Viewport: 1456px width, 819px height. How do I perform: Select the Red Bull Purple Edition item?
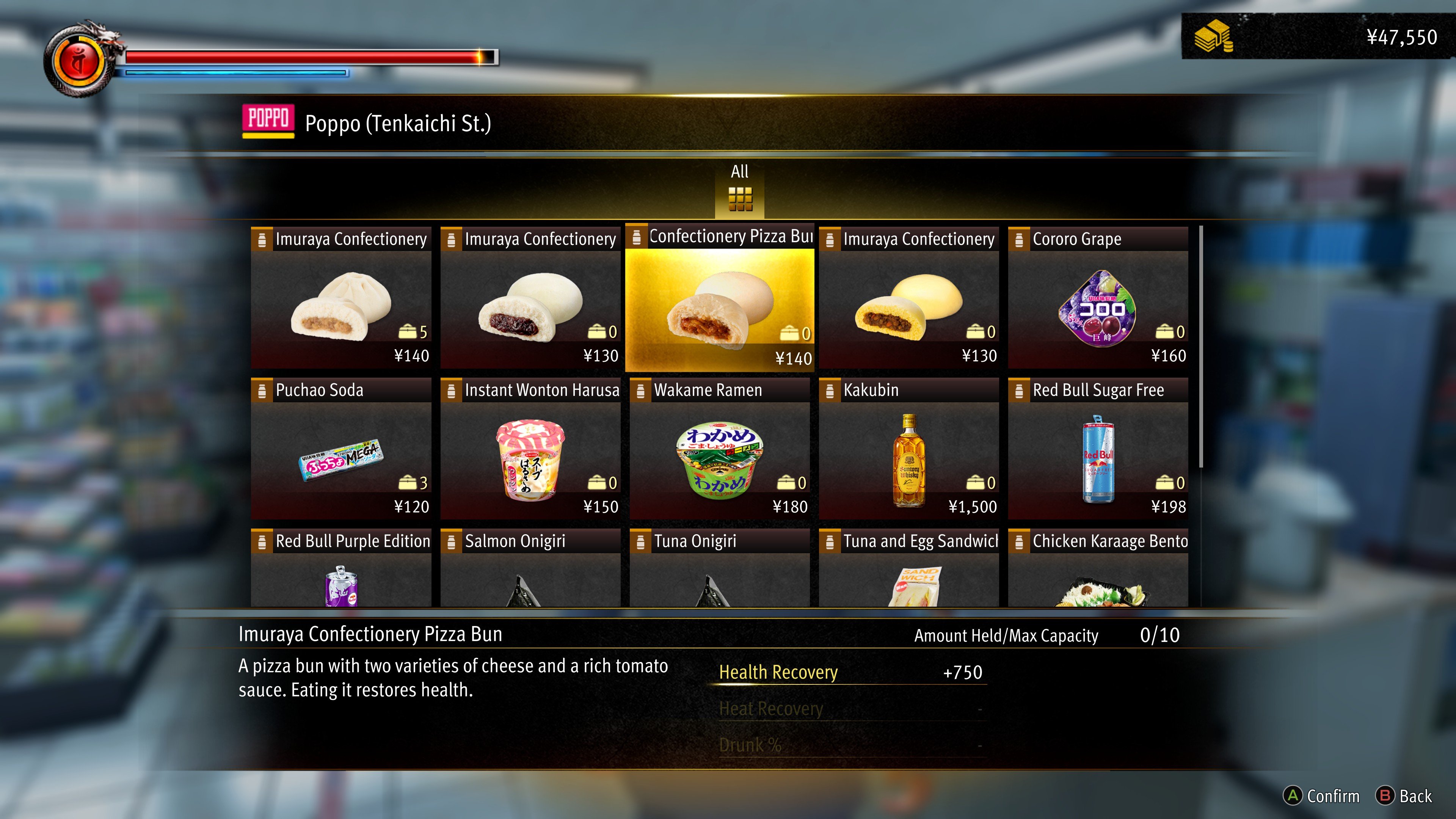point(341,568)
